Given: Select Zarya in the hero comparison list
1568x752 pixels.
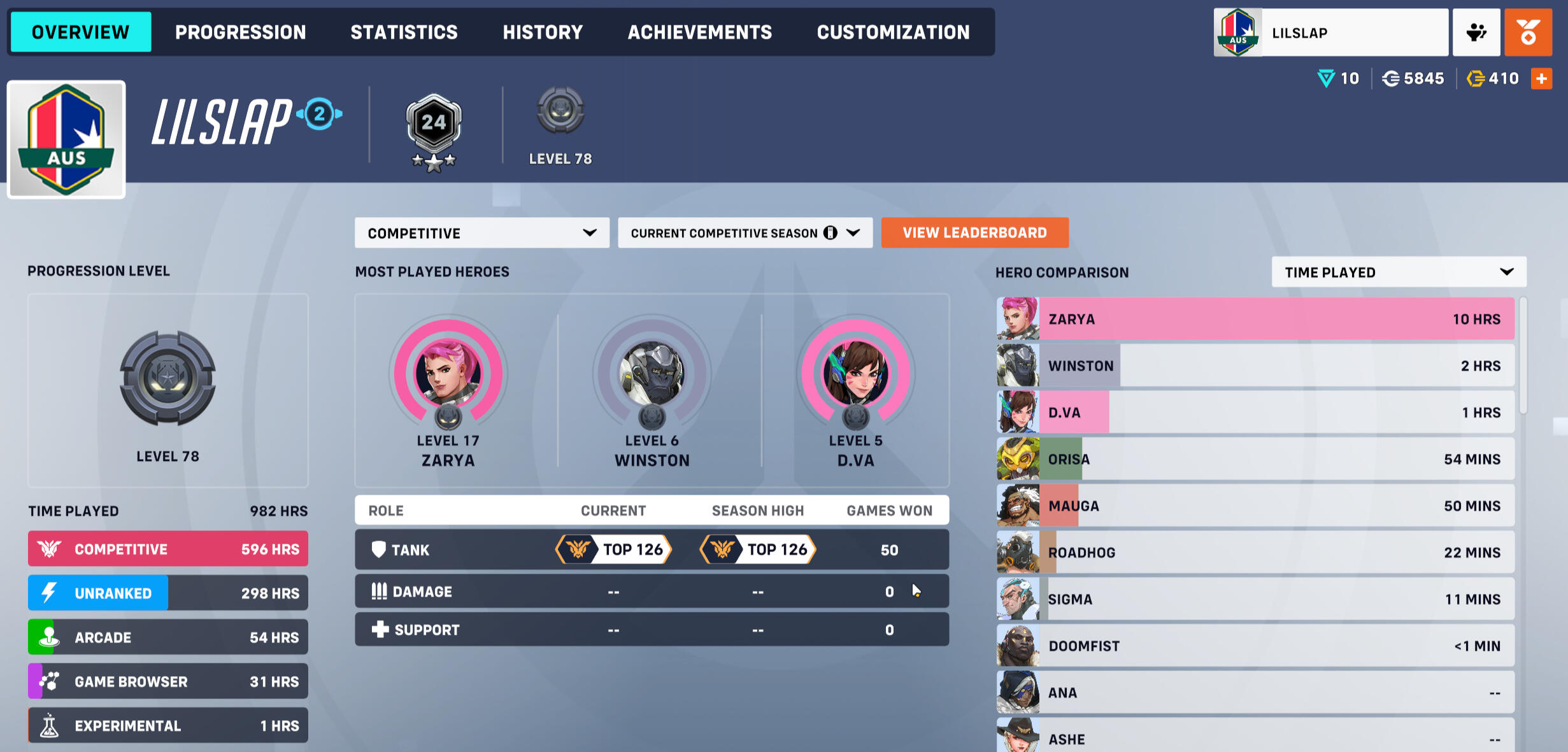Looking at the screenshot, I should click(x=1255, y=319).
